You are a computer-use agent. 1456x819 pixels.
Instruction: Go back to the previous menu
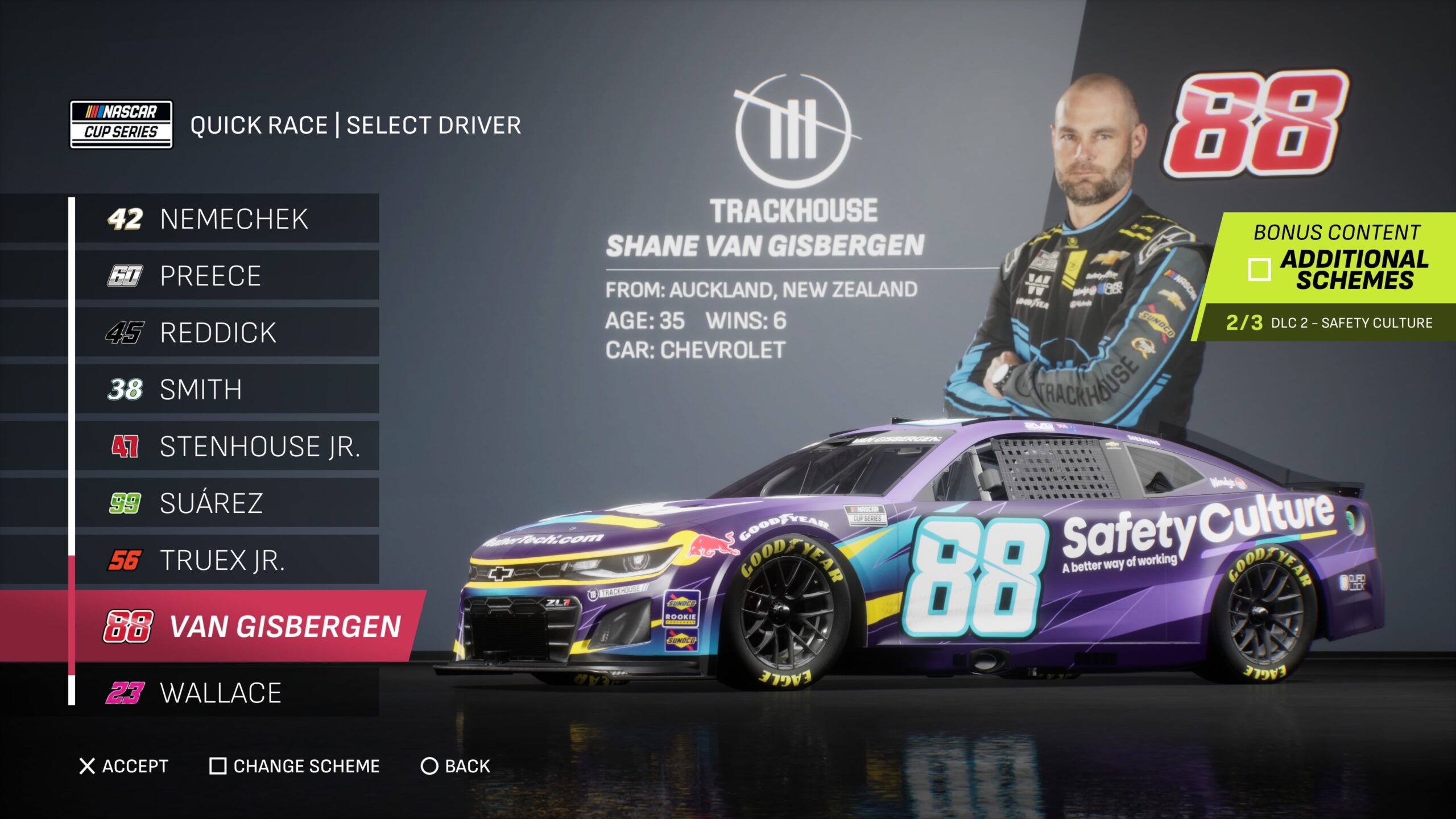[455, 766]
